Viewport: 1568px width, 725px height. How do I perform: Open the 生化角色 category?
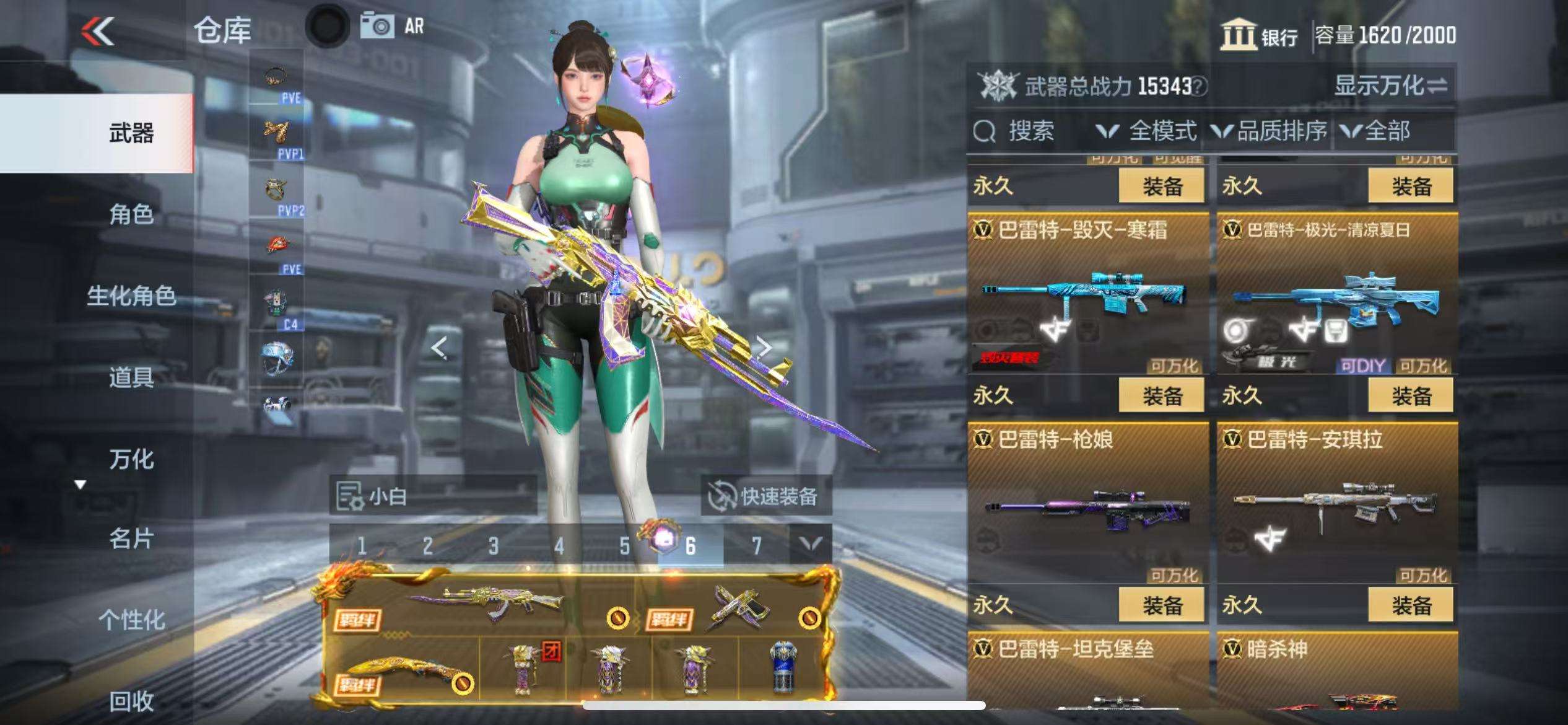point(131,296)
